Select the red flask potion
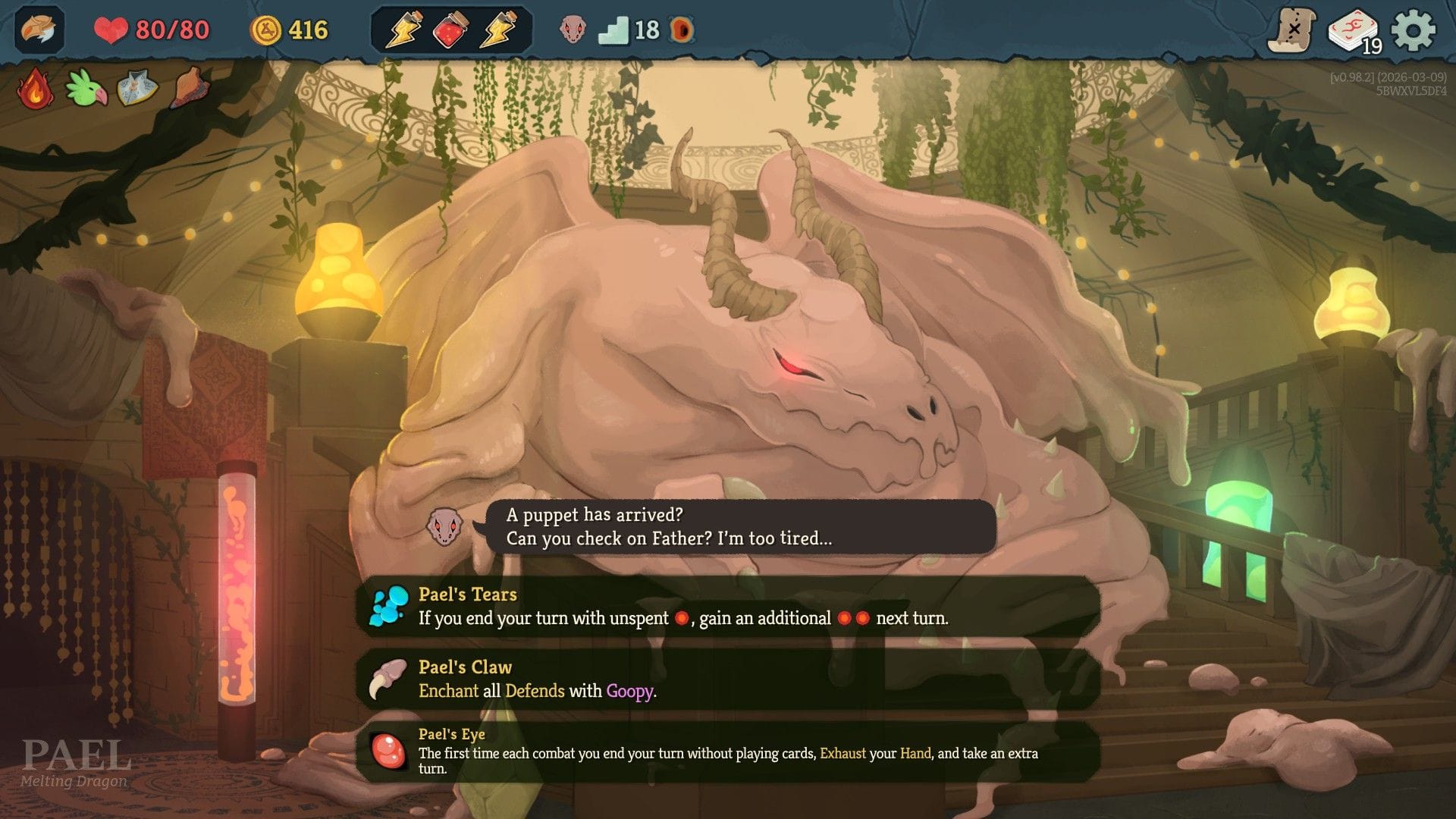The width and height of the screenshot is (1456, 819). pos(450,30)
